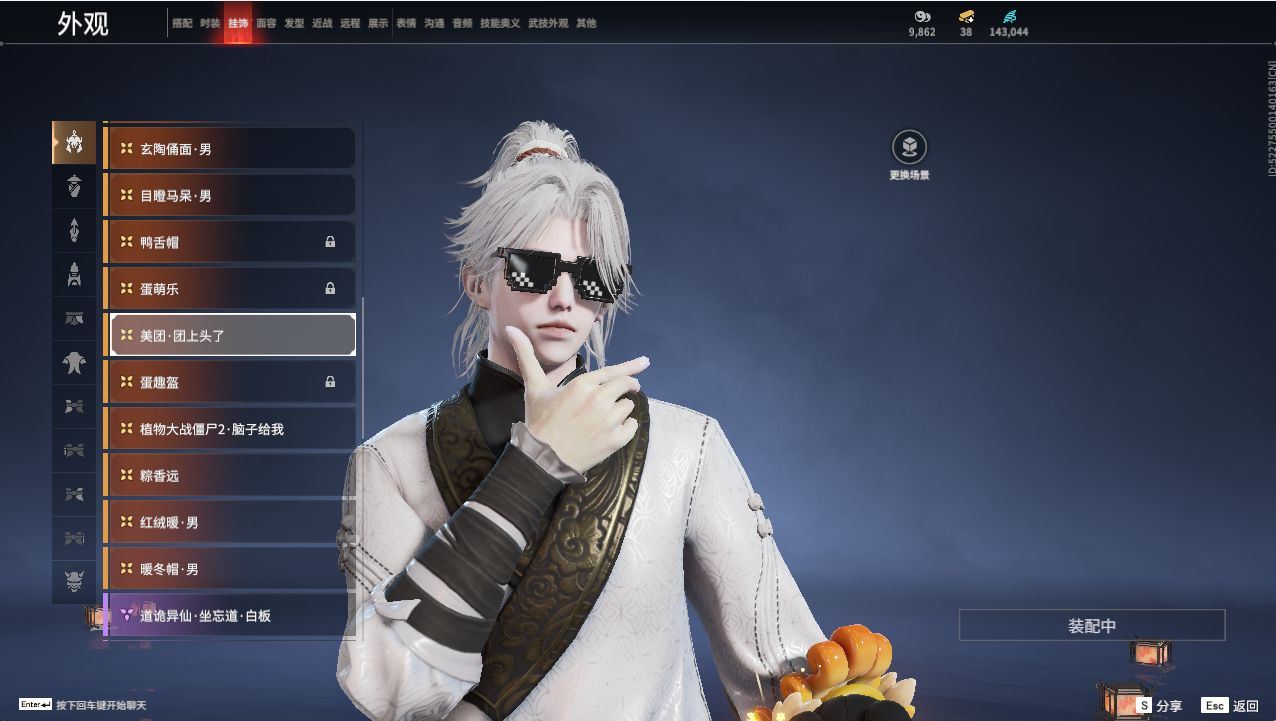The width and height of the screenshot is (1276, 721).
Task: Click the 装配中 equip button
Action: pos(1091,626)
